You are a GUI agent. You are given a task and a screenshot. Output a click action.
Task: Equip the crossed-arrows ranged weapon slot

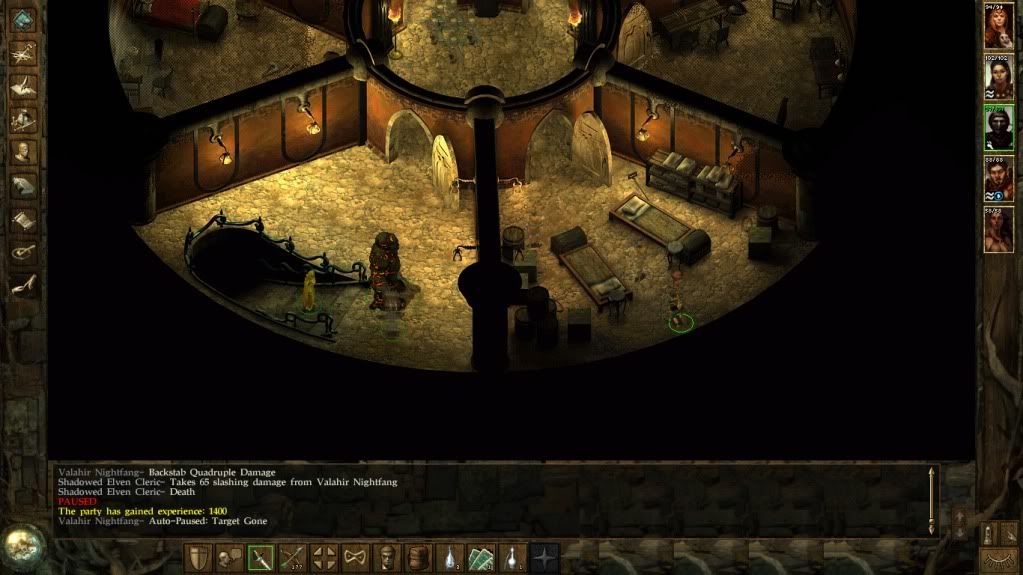(x=293, y=558)
